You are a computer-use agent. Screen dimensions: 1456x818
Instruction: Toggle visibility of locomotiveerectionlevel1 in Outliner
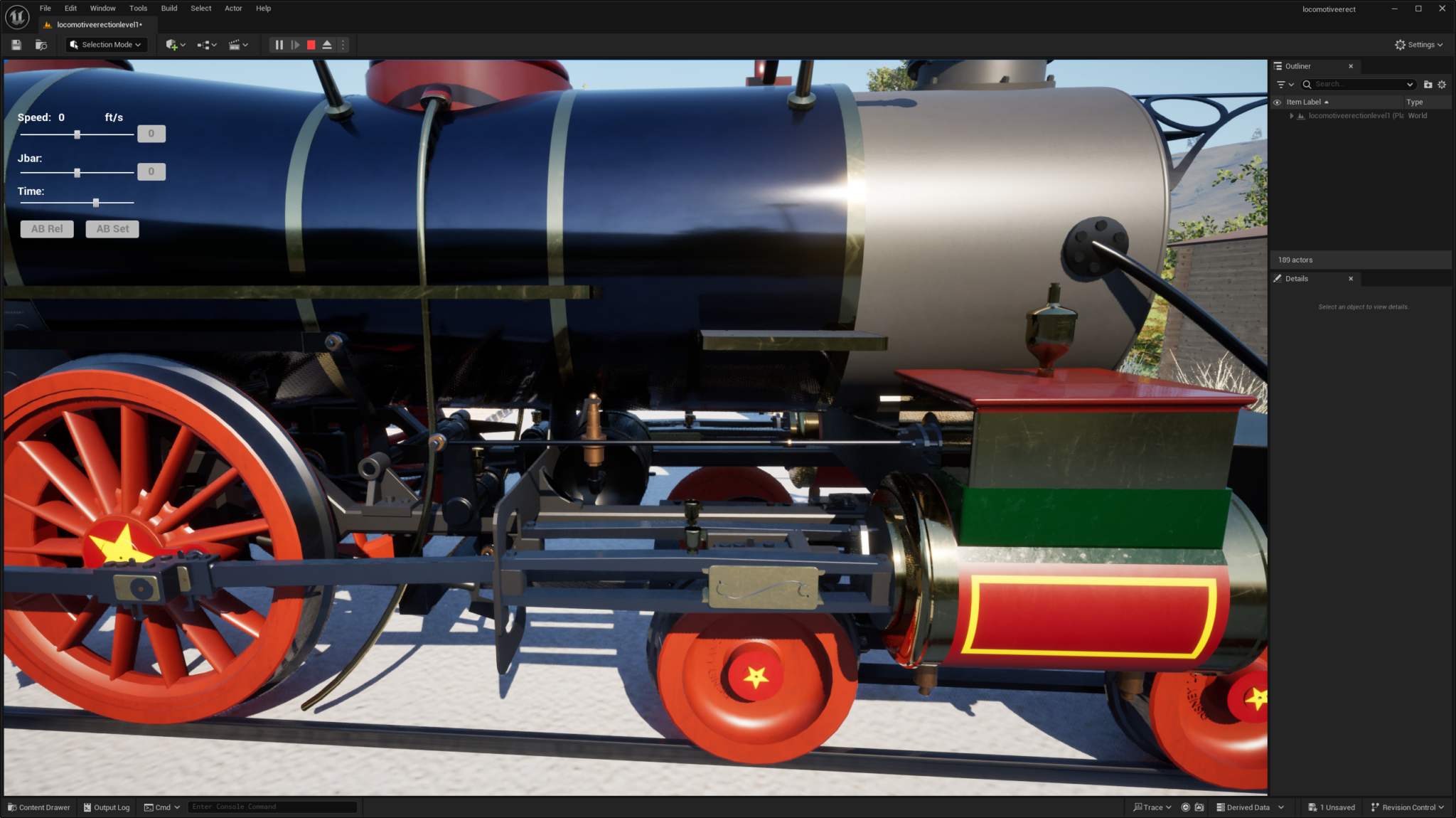(1278, 115)
